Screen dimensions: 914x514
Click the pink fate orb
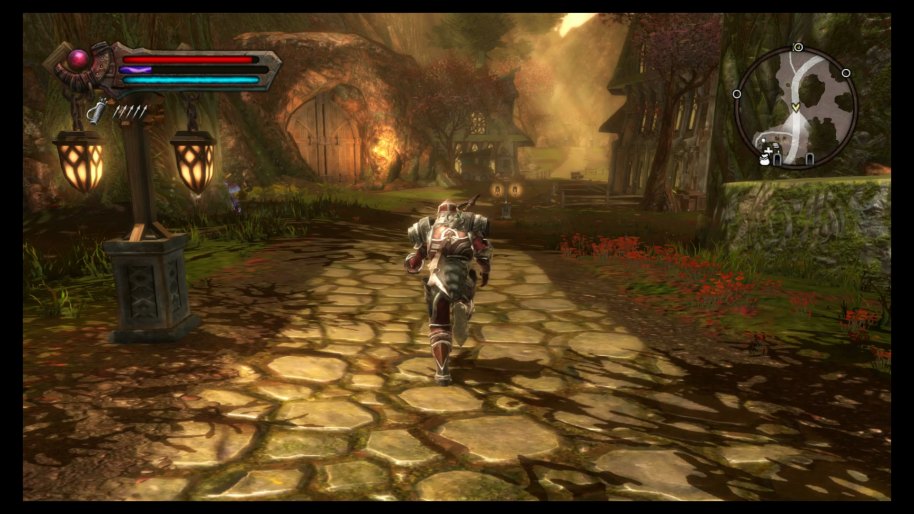pos(79,59)
